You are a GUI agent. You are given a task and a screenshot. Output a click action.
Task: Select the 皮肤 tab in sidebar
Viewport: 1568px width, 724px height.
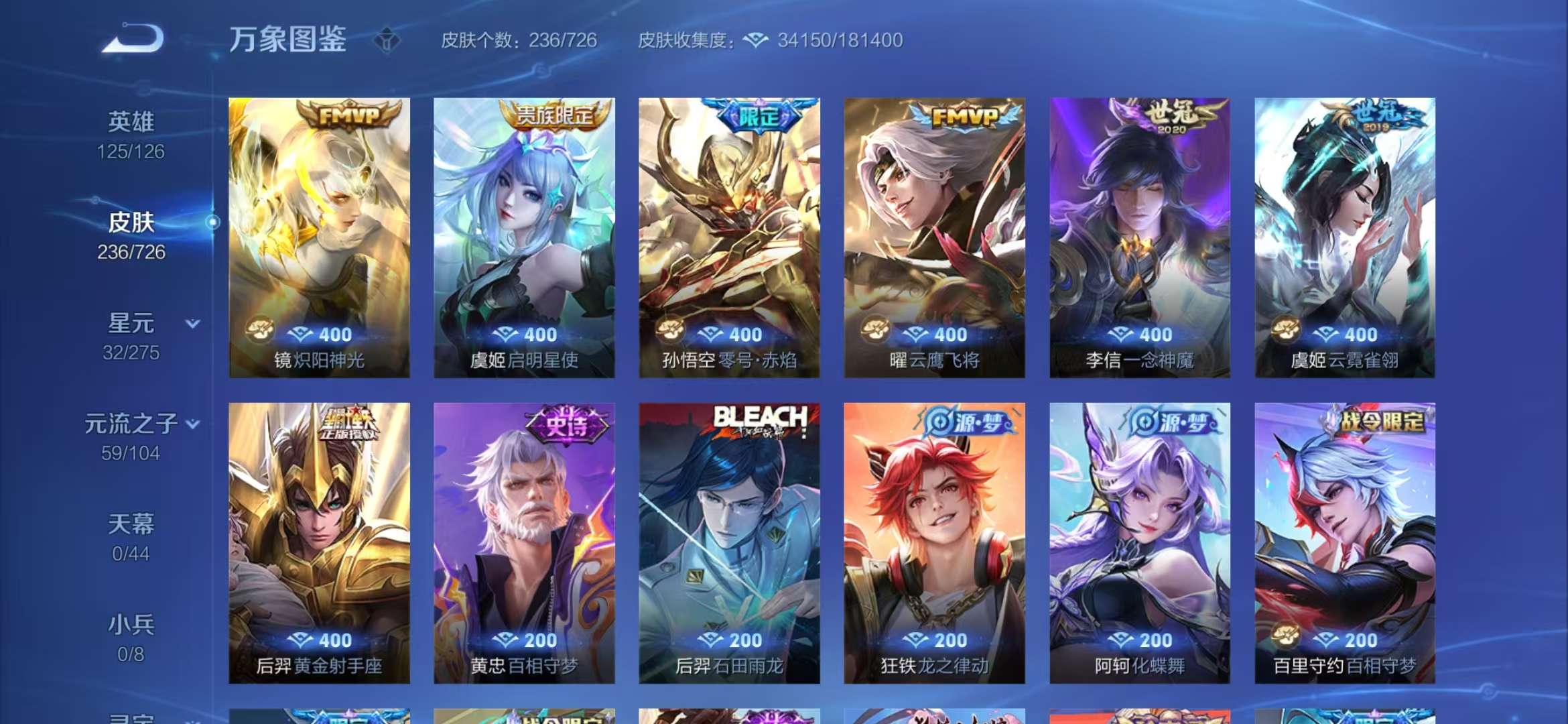(133, 223)
